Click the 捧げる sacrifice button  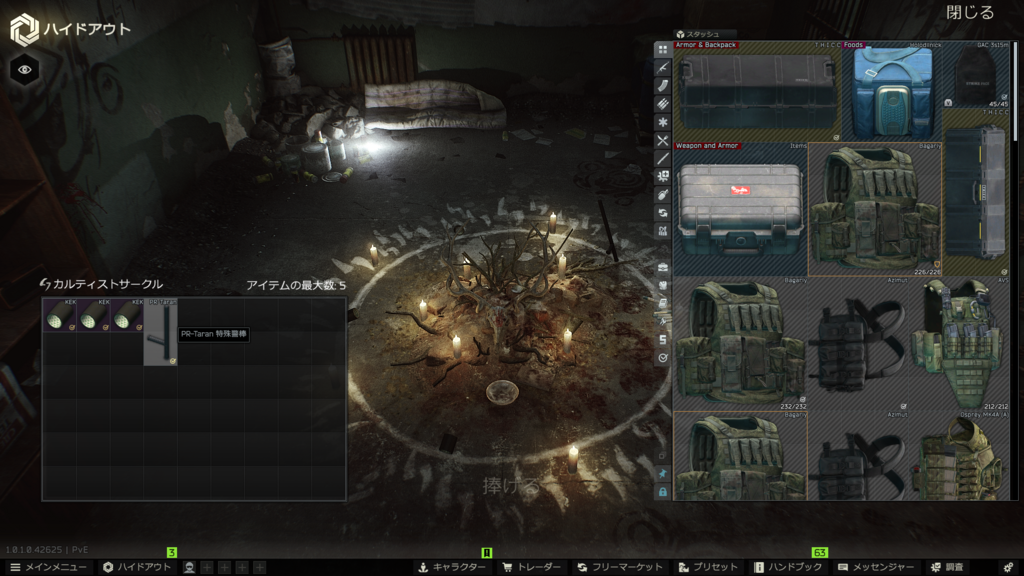(511, 487)
